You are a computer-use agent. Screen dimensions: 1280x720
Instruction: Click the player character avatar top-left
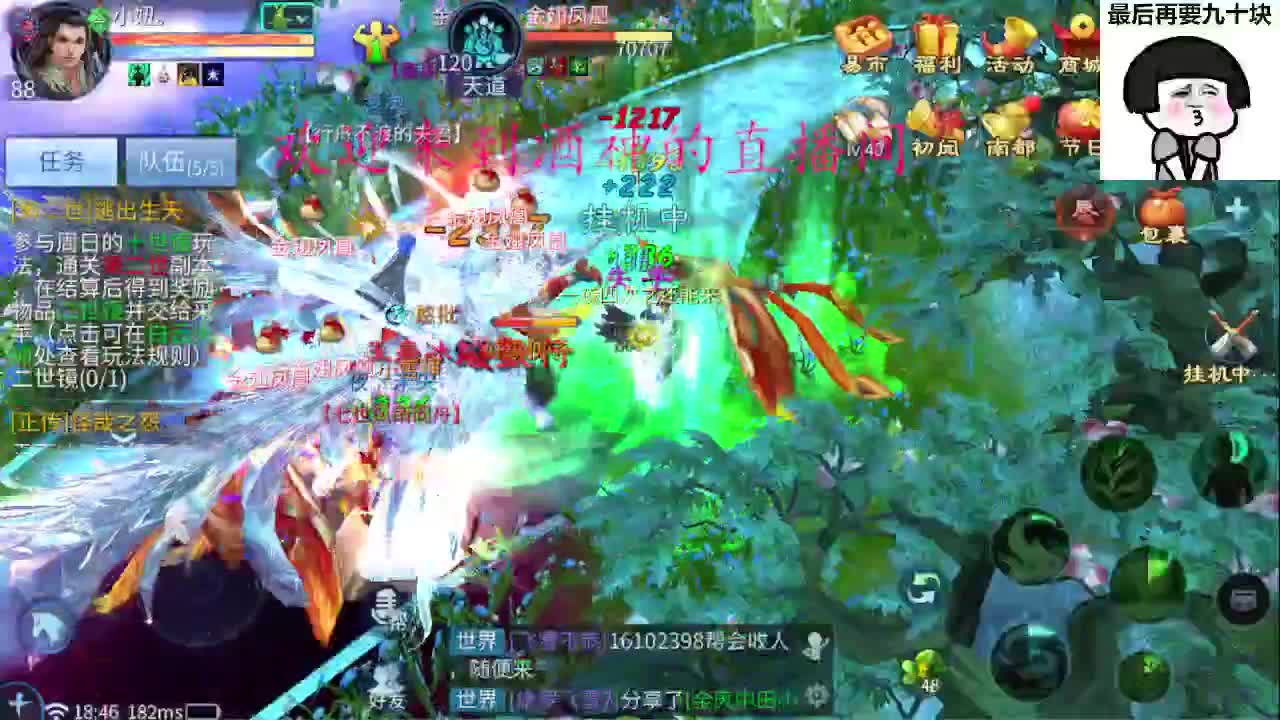pyautogui.click(x=60, y=52)
